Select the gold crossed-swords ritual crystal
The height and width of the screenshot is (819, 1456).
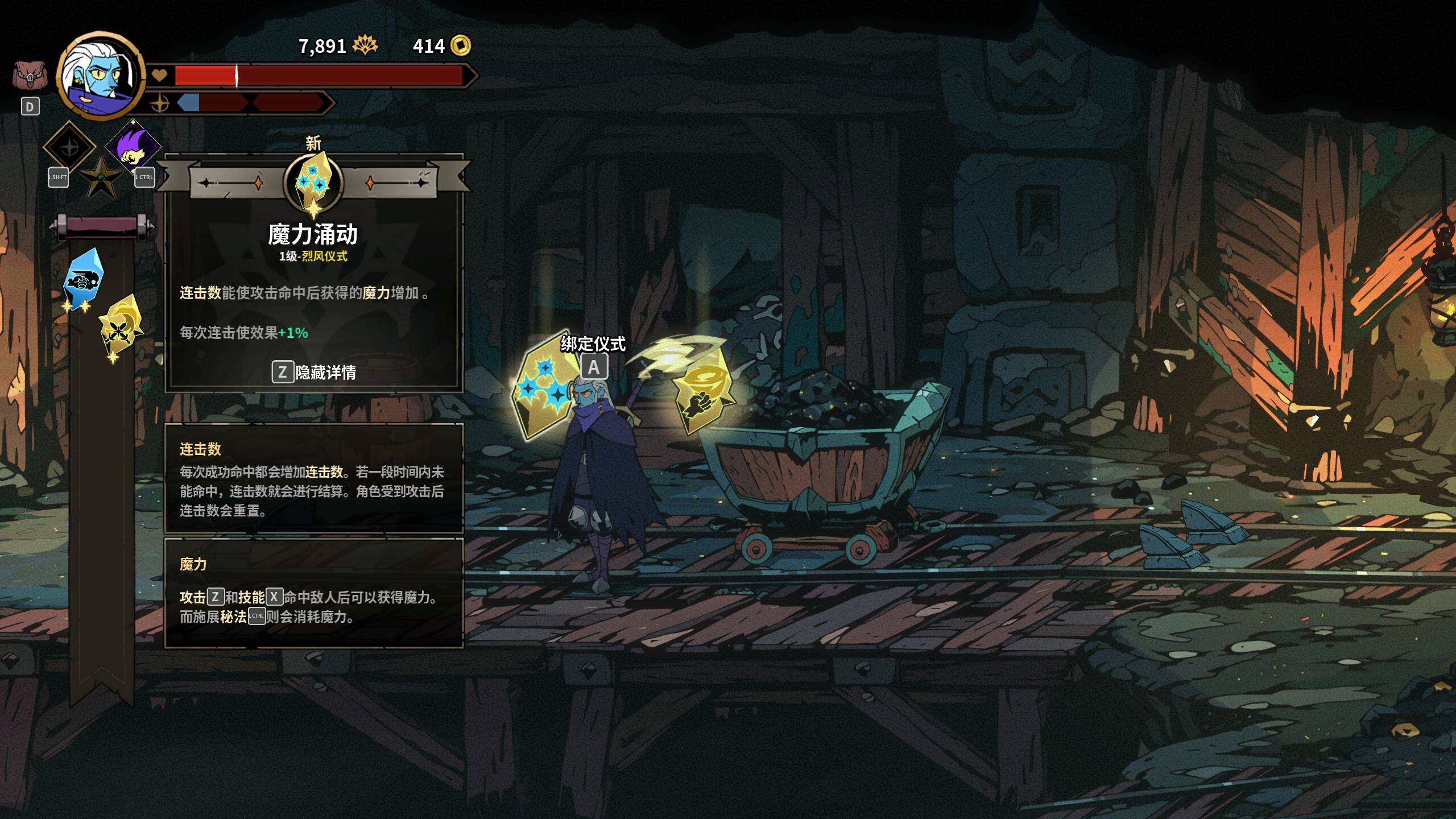click(121, 325)
